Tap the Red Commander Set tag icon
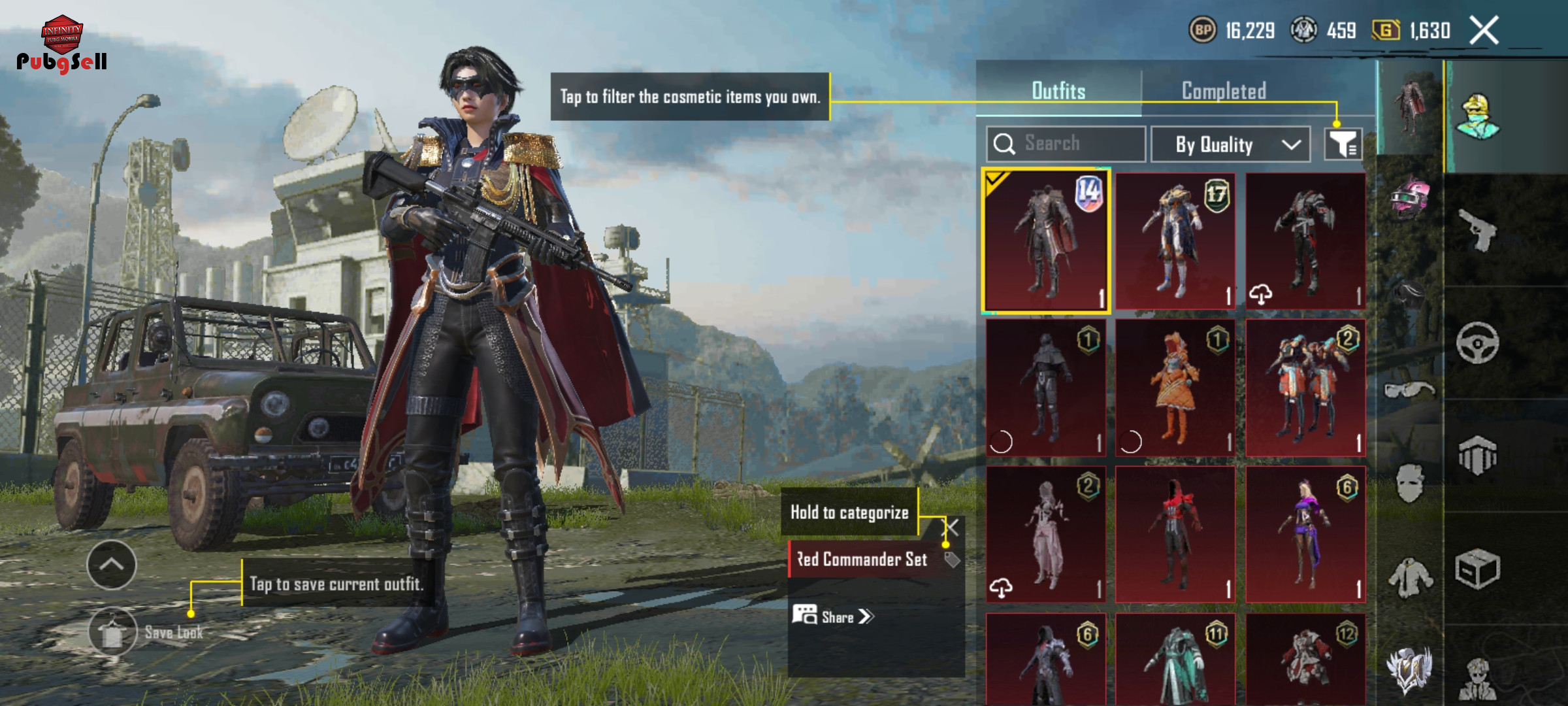The height and width of the screenshot is (706, 1568). click(x=952, y=560)
